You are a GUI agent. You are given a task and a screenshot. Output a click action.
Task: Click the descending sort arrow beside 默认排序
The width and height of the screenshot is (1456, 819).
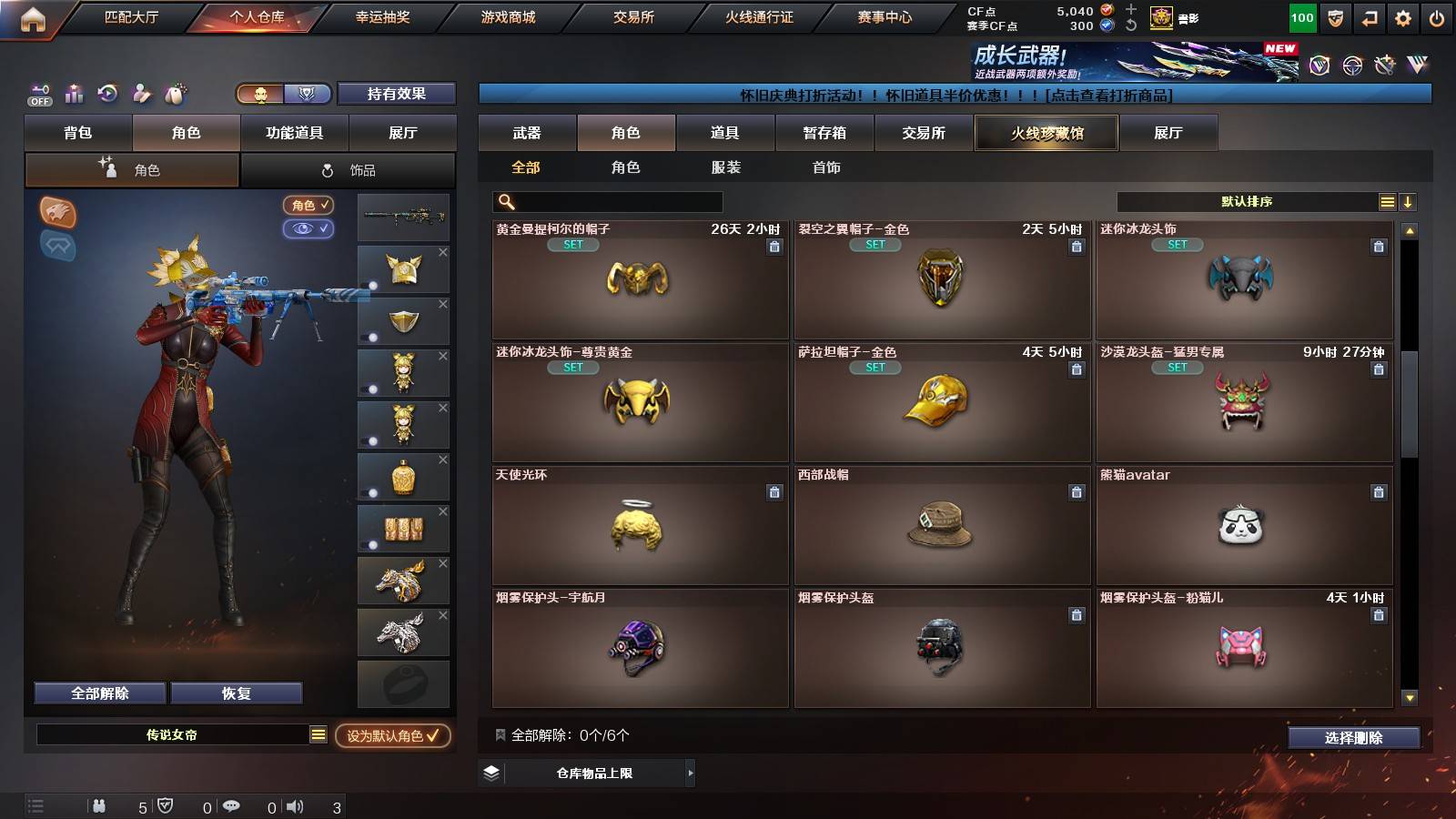click(1408, 202)
